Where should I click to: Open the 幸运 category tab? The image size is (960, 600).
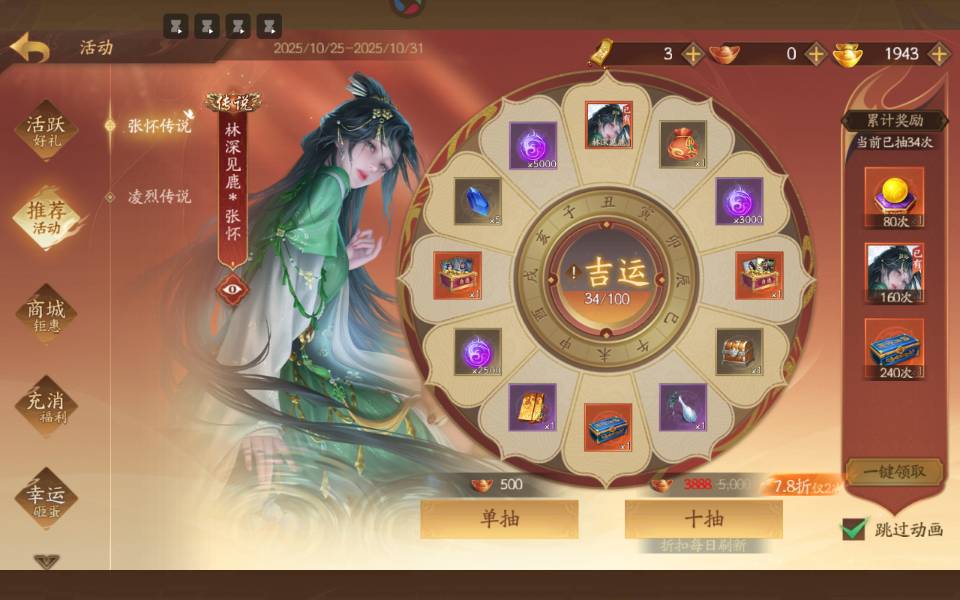pos(45,495)
